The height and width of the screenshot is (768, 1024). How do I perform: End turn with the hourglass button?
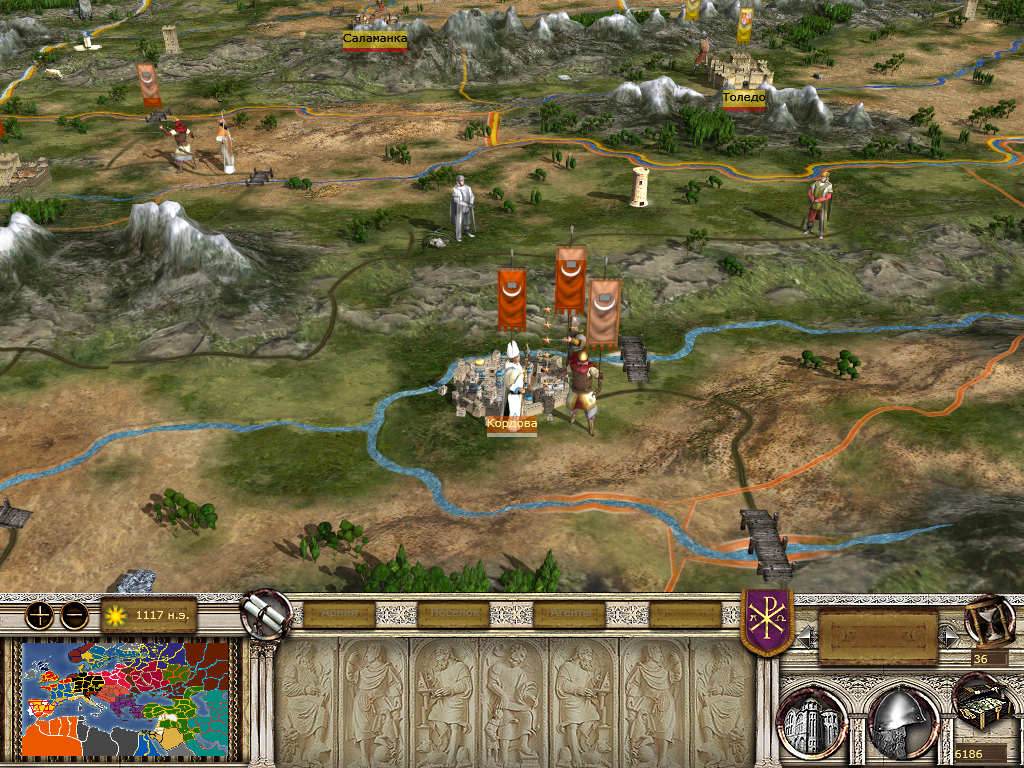point(988,620)
